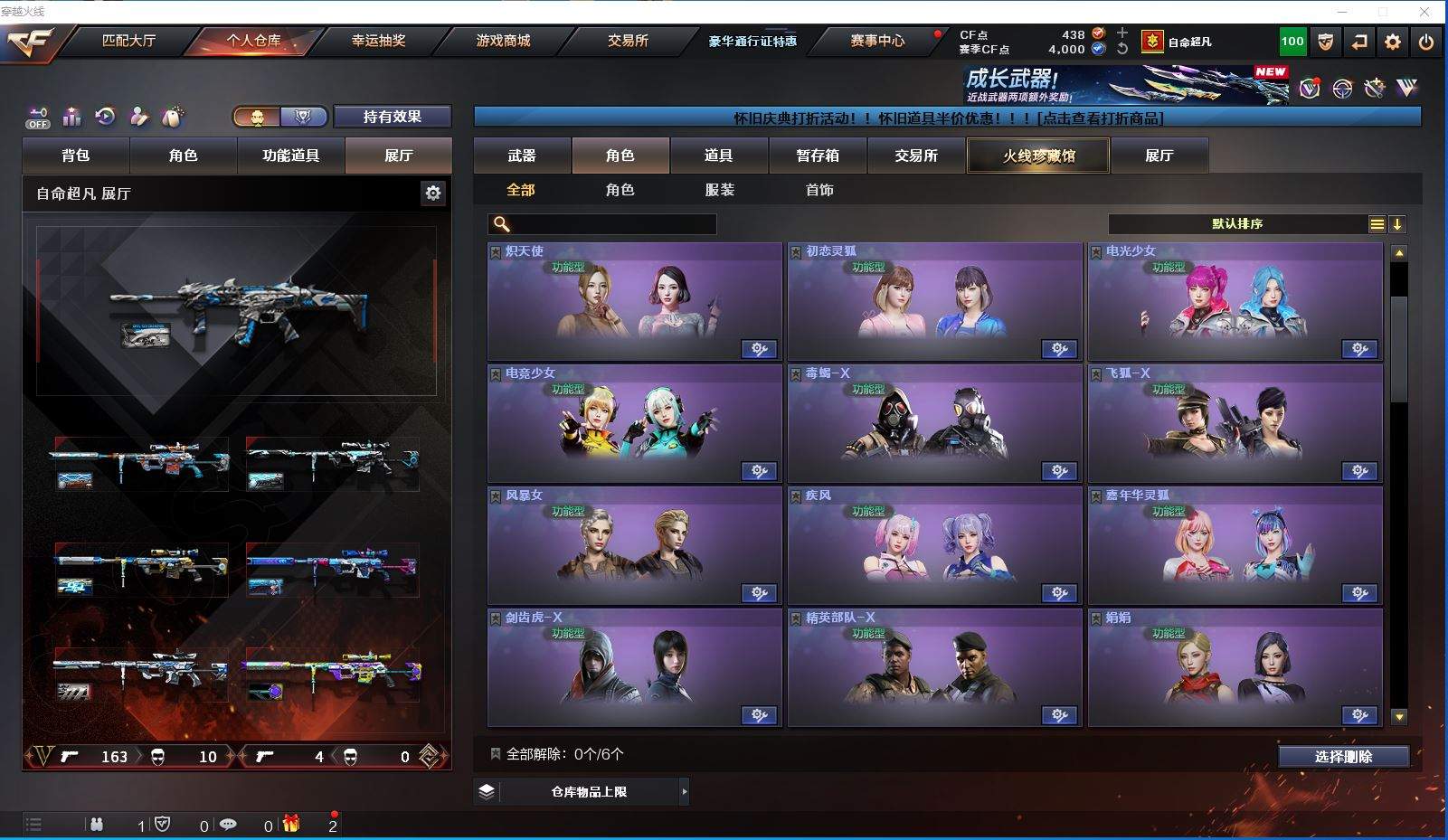The image size is (1448, 840).
Task: Open the 默认排序 sort dropdown
Action: [1237, 224]
